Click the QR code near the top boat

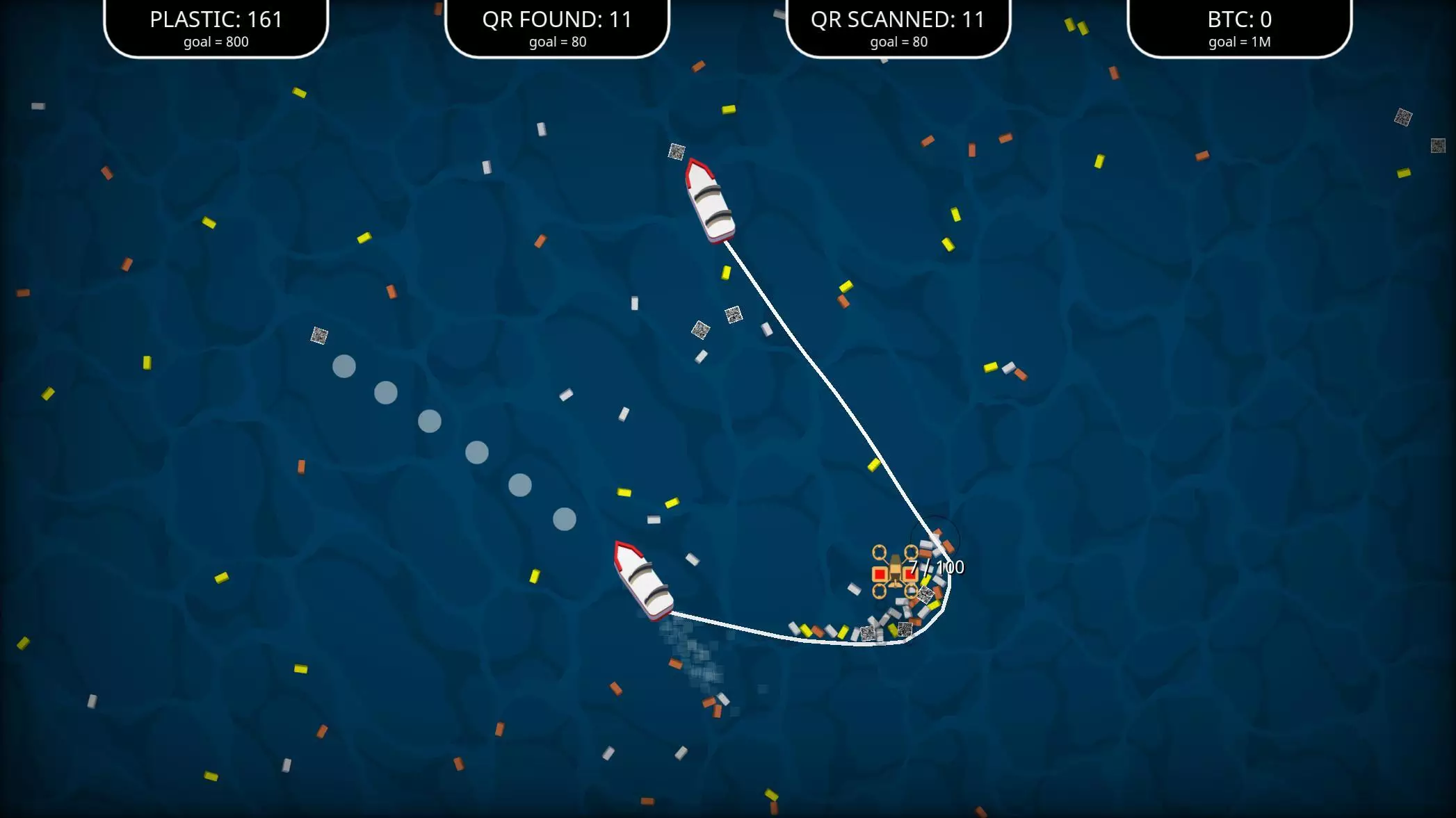point(675,151)
